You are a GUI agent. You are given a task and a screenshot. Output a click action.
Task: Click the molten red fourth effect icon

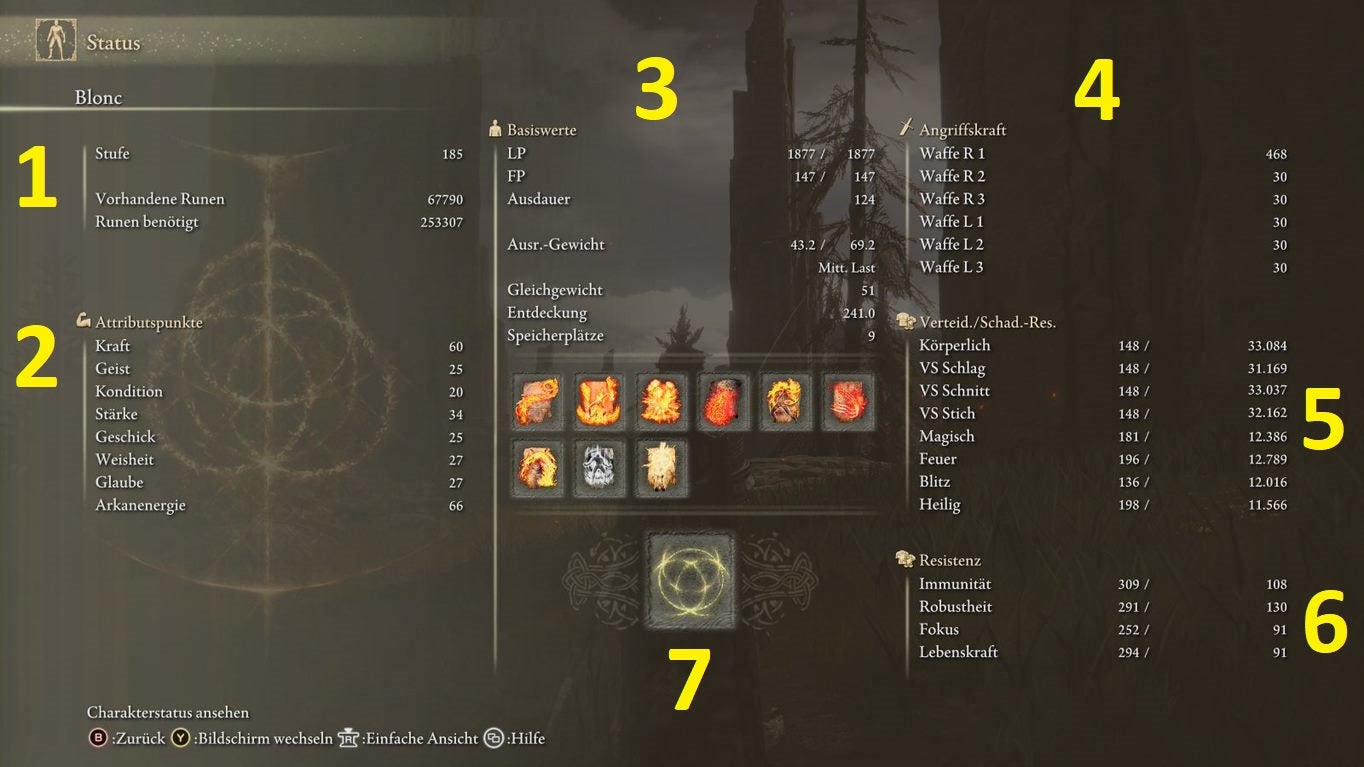[x=723, y=402]
